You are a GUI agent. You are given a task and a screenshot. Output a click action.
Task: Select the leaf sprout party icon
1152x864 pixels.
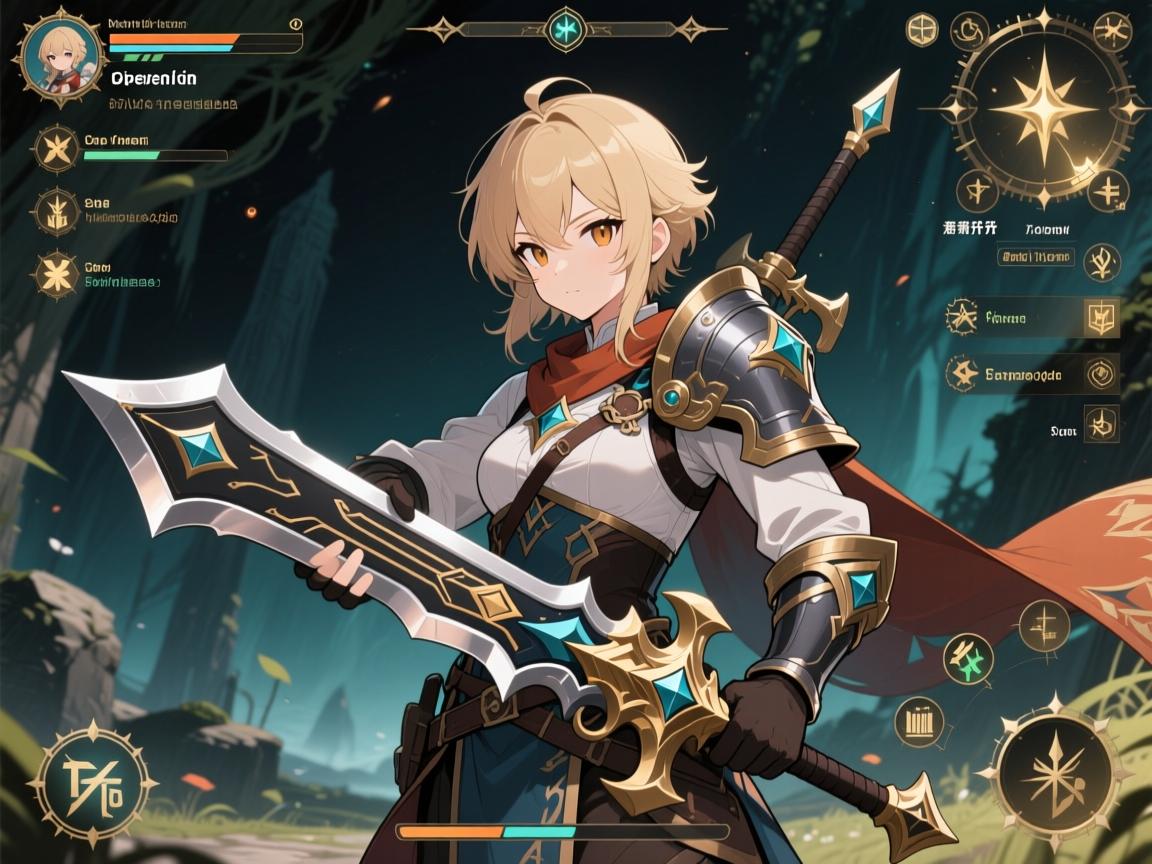[x=56, y=212]
